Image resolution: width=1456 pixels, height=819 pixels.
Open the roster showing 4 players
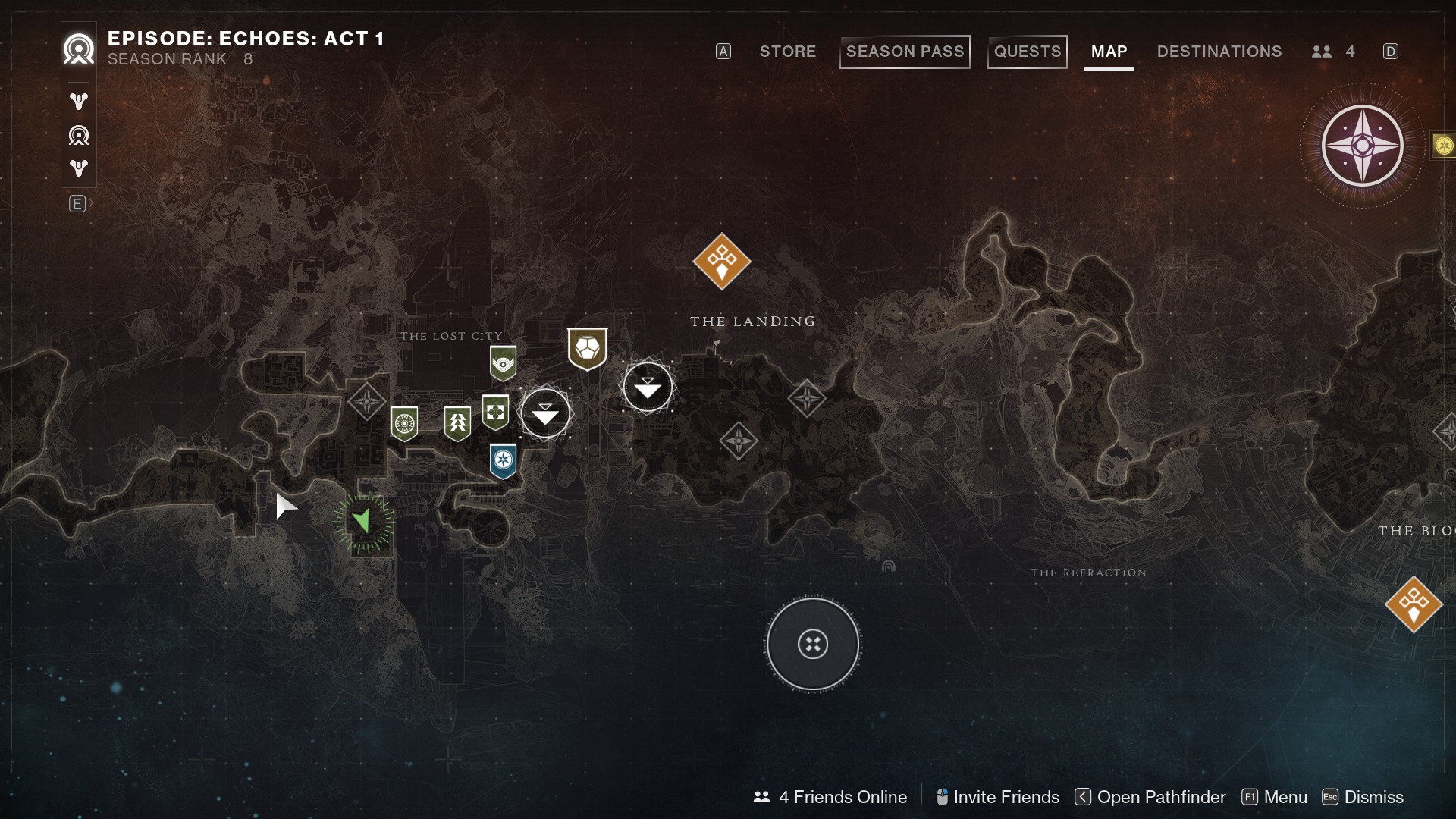pos(1333,52)
